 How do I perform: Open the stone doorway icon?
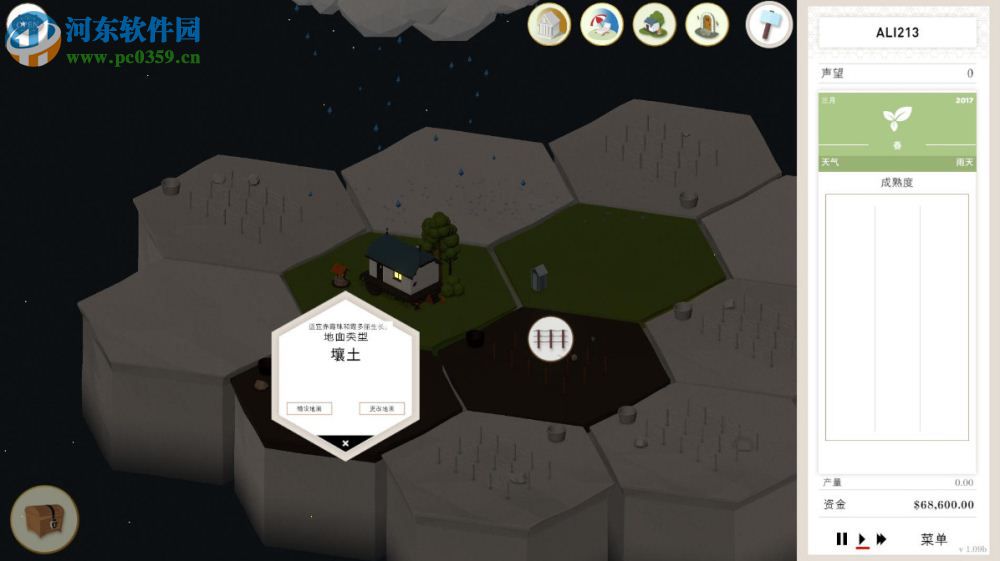[x=707, y=24]
